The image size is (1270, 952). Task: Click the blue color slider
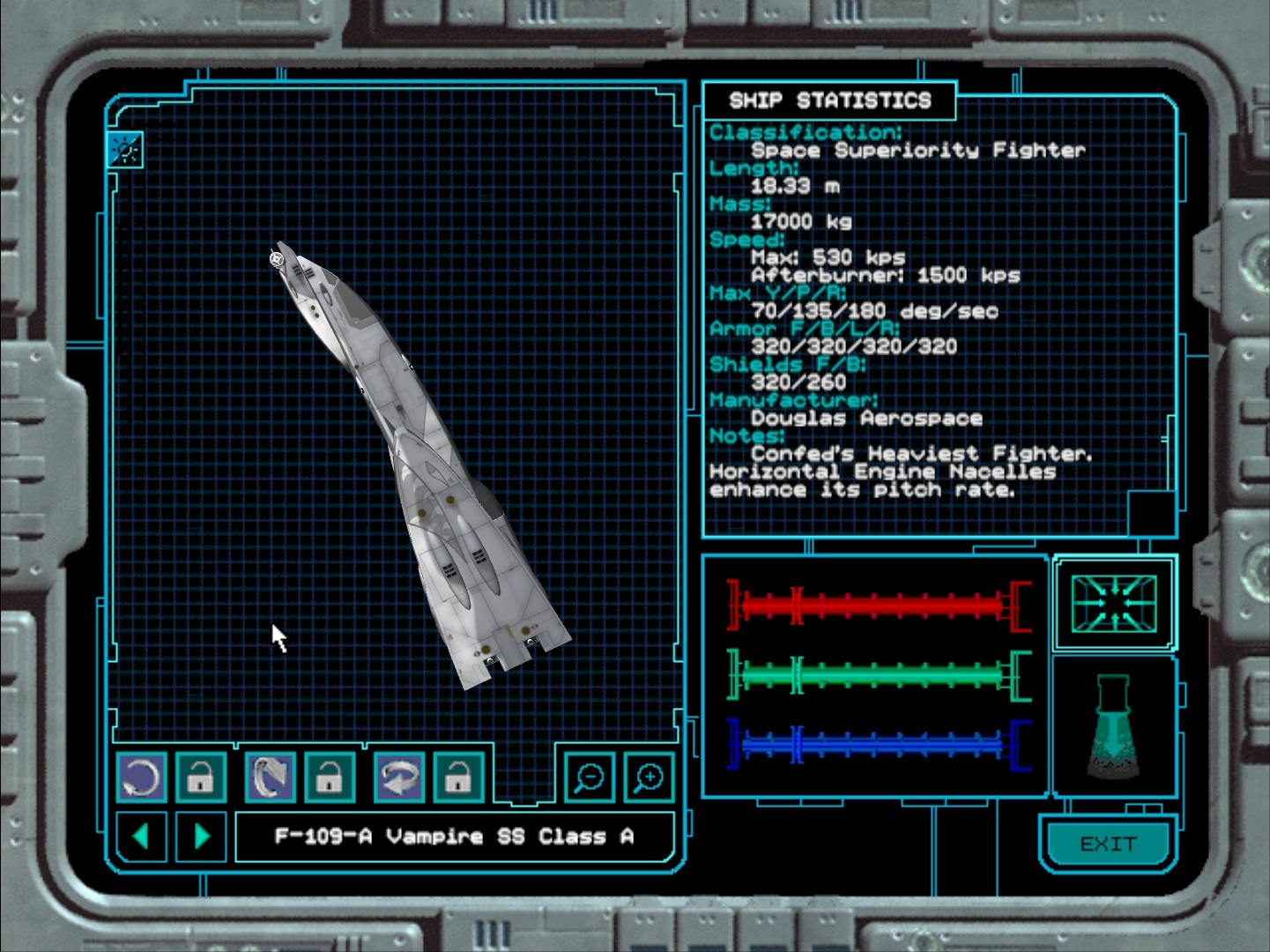point(878,745)
